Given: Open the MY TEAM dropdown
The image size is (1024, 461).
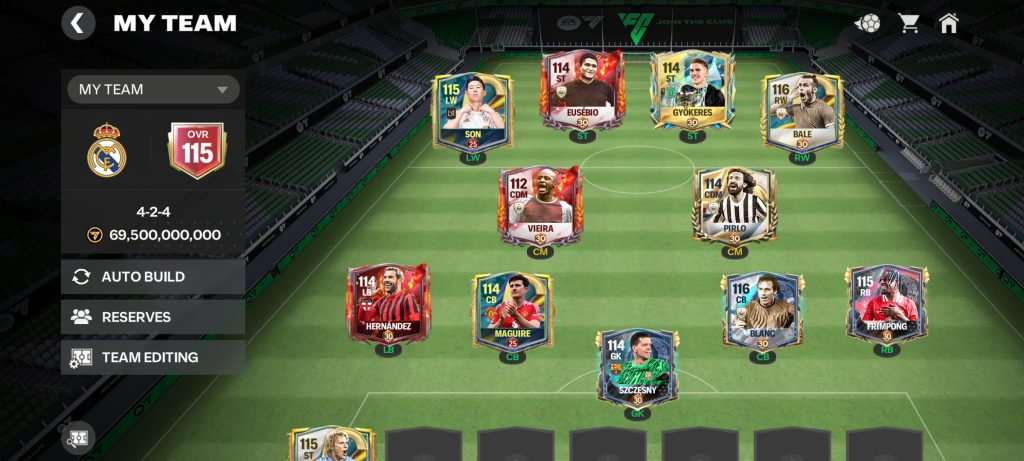Looking at the screenshot, I should [x=153, y=89].
